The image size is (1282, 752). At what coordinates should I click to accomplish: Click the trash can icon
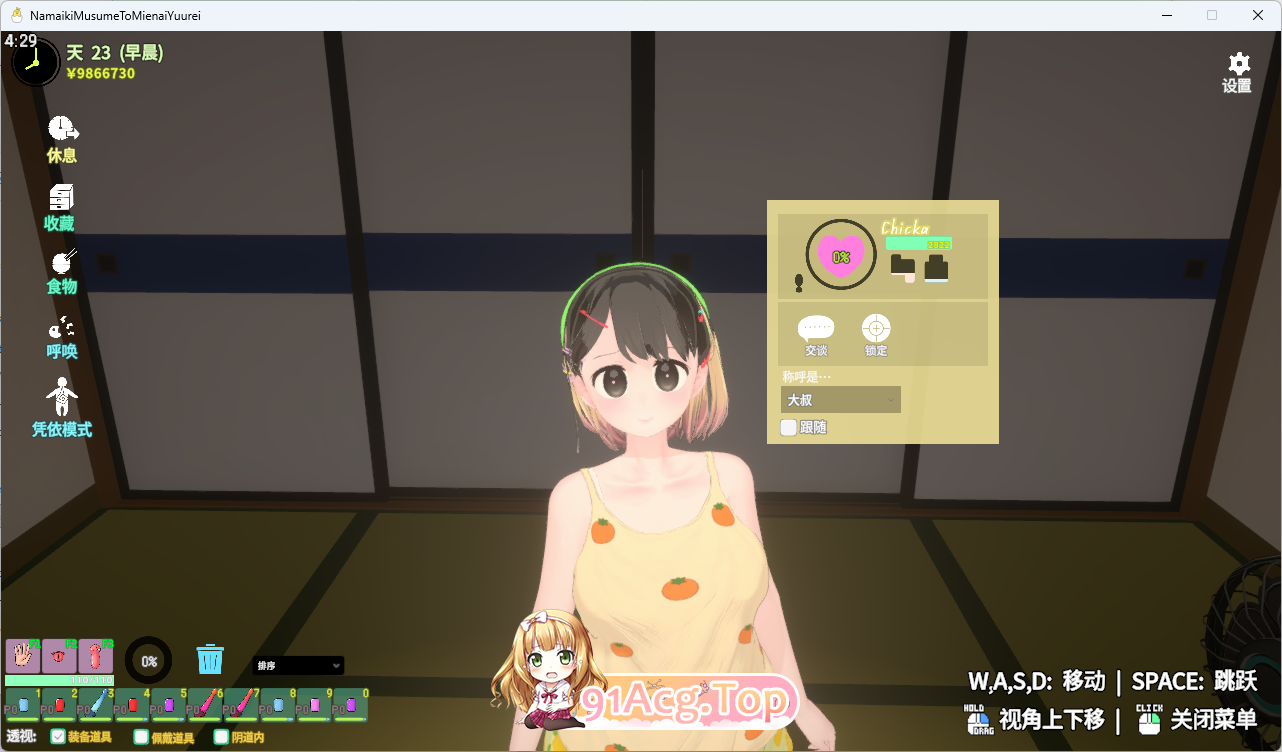[210, 659]
